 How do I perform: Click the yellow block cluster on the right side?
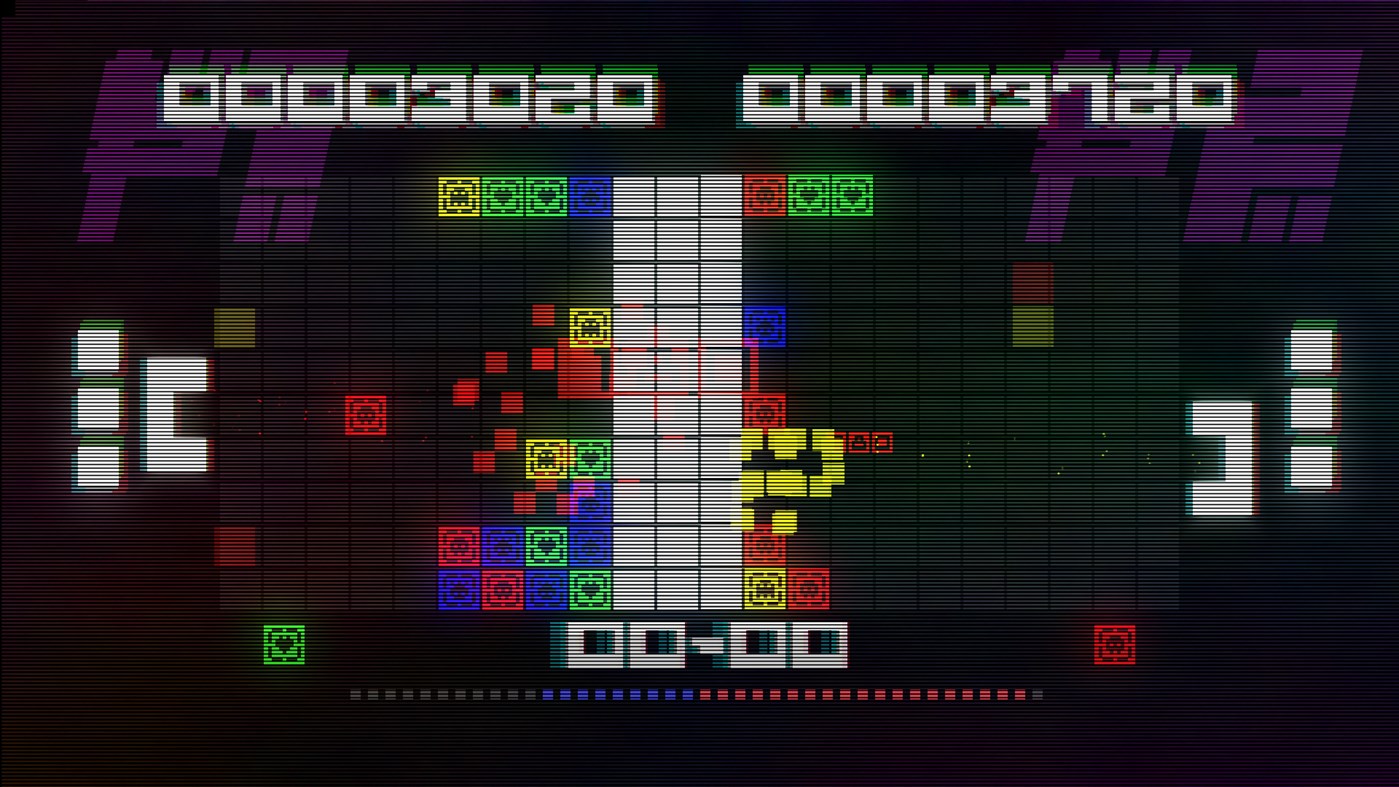click(790, 468)
